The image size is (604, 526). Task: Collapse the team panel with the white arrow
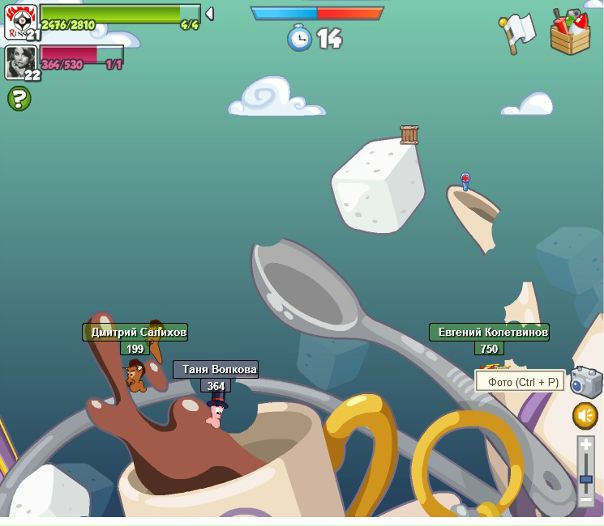click(x=209, y=14)
